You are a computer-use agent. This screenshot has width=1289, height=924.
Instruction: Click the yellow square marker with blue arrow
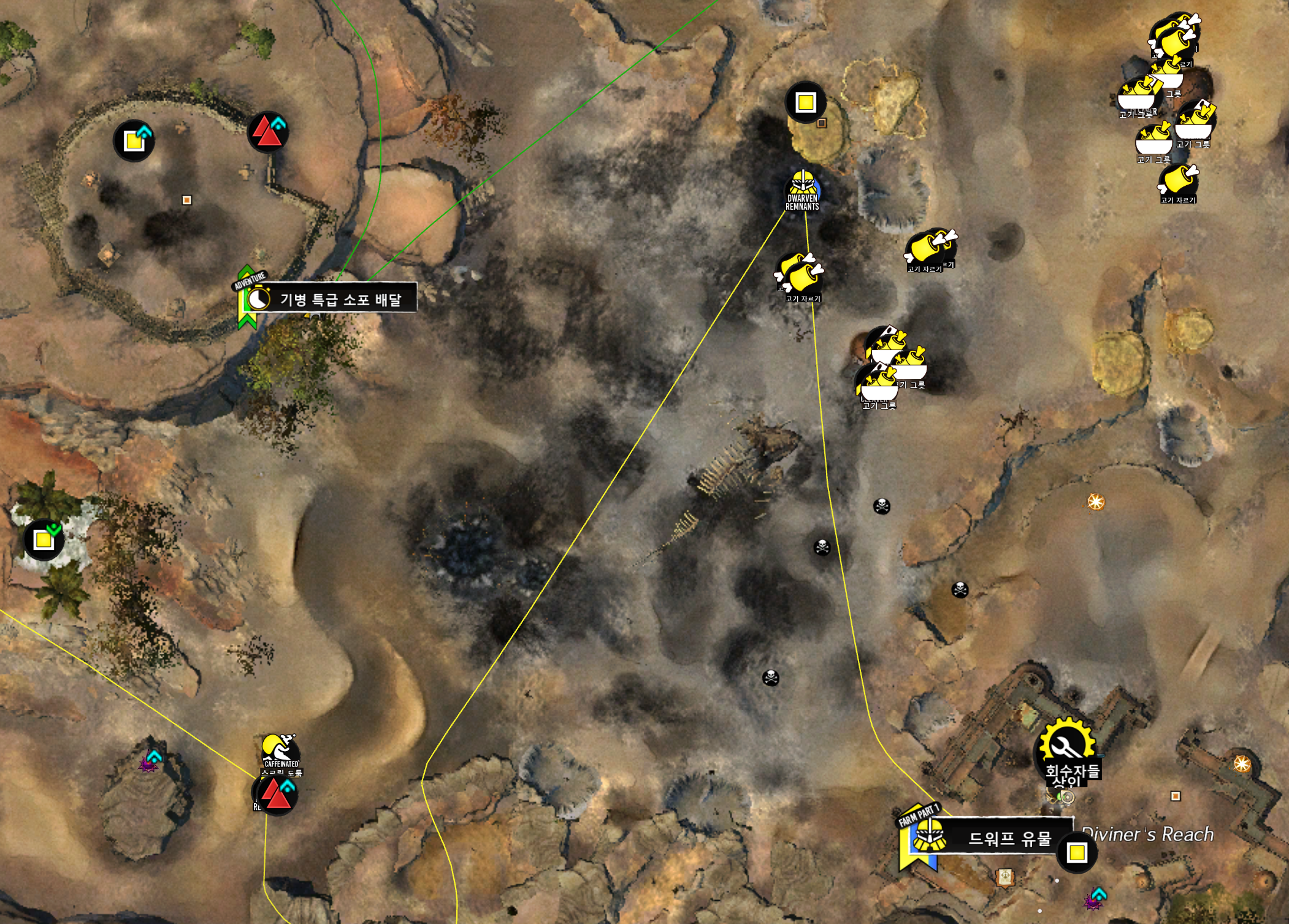[134, 141]
